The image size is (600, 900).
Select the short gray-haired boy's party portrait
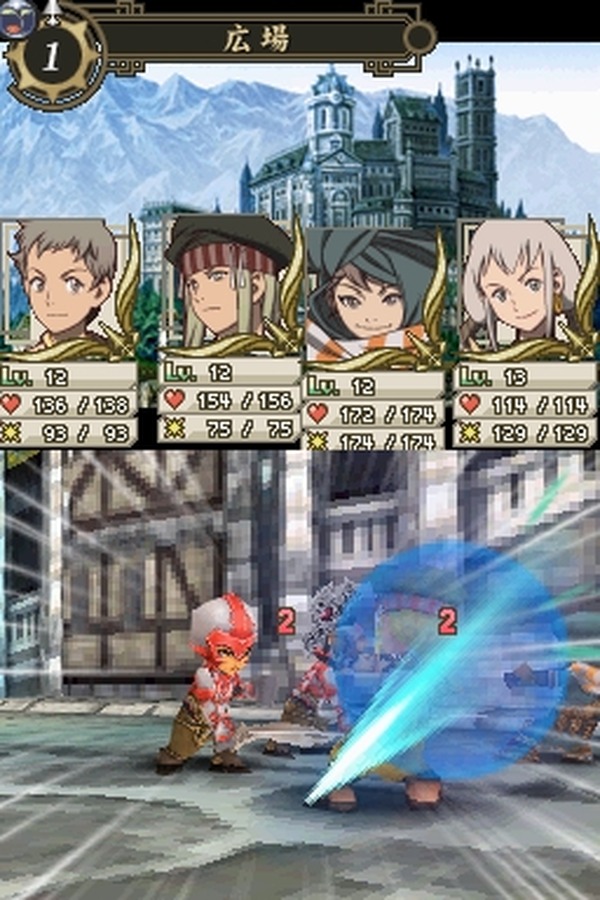tap(62, 285)
